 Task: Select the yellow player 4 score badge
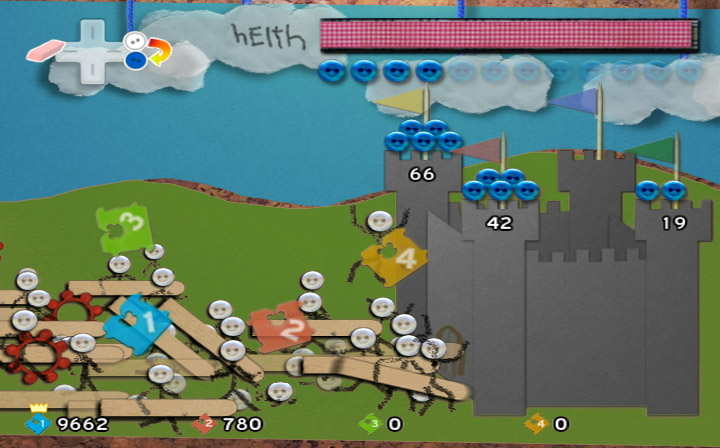[x=535, y=424]
